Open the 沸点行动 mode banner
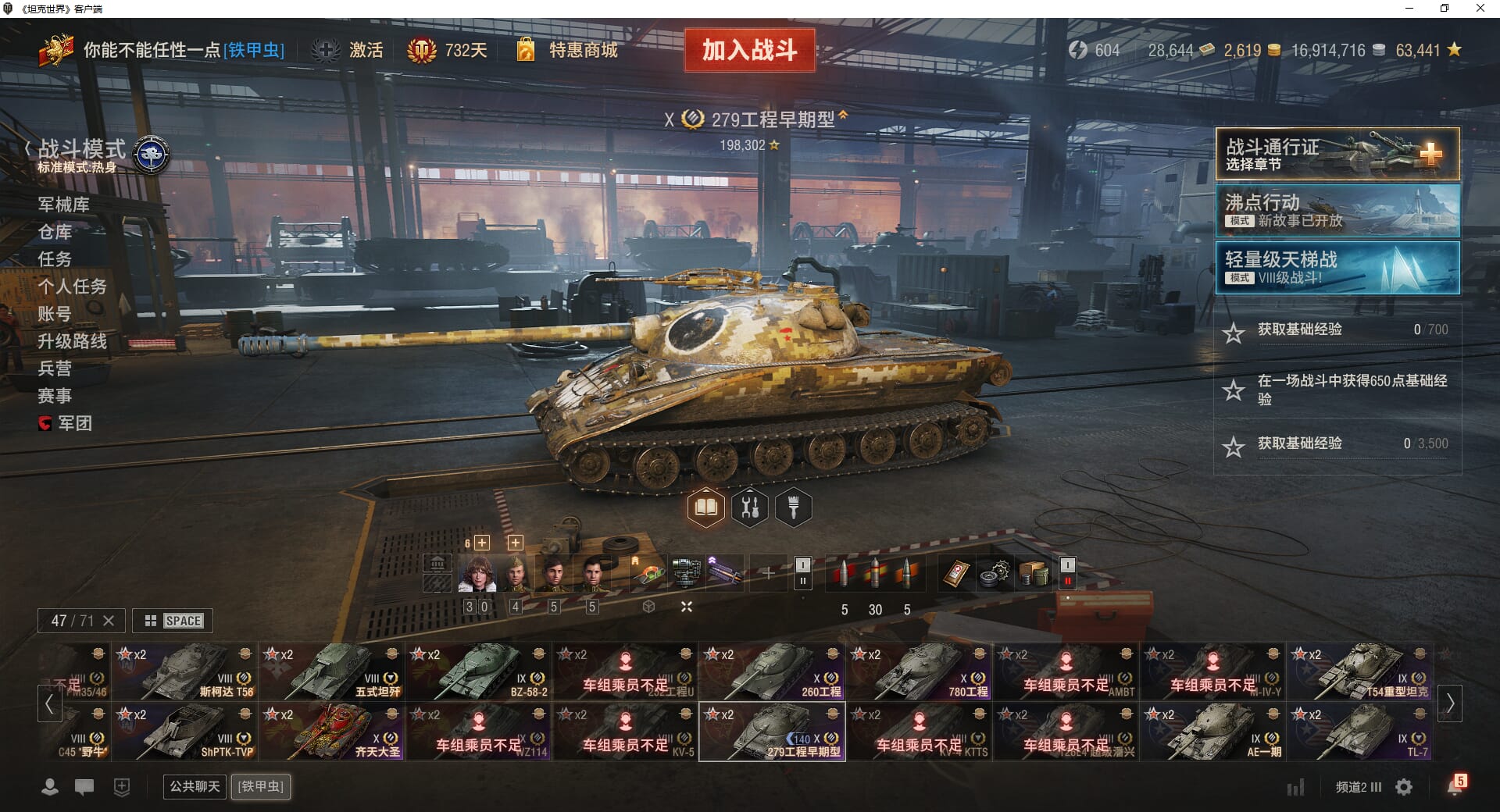This screenshot has height=812, width=1500. (x=1337, y=210)
